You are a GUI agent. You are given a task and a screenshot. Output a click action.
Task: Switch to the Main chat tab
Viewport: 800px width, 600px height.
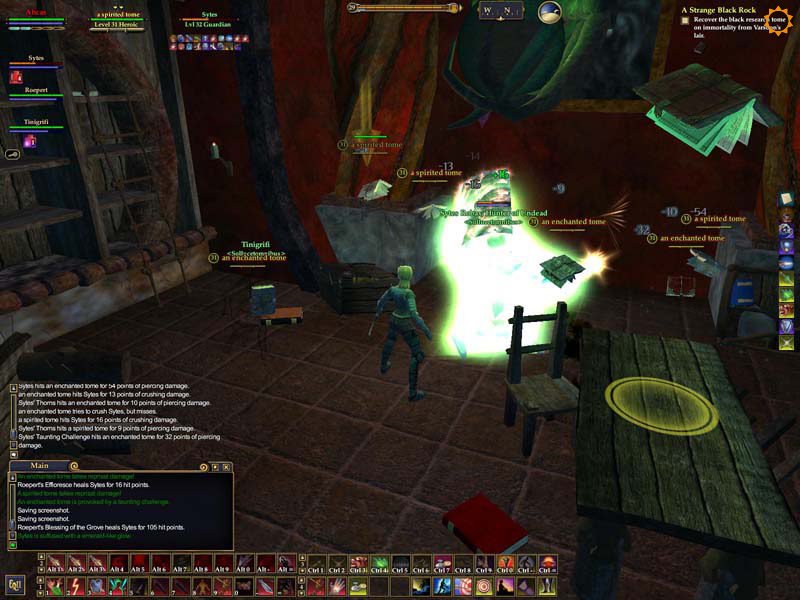pos(40,465)
